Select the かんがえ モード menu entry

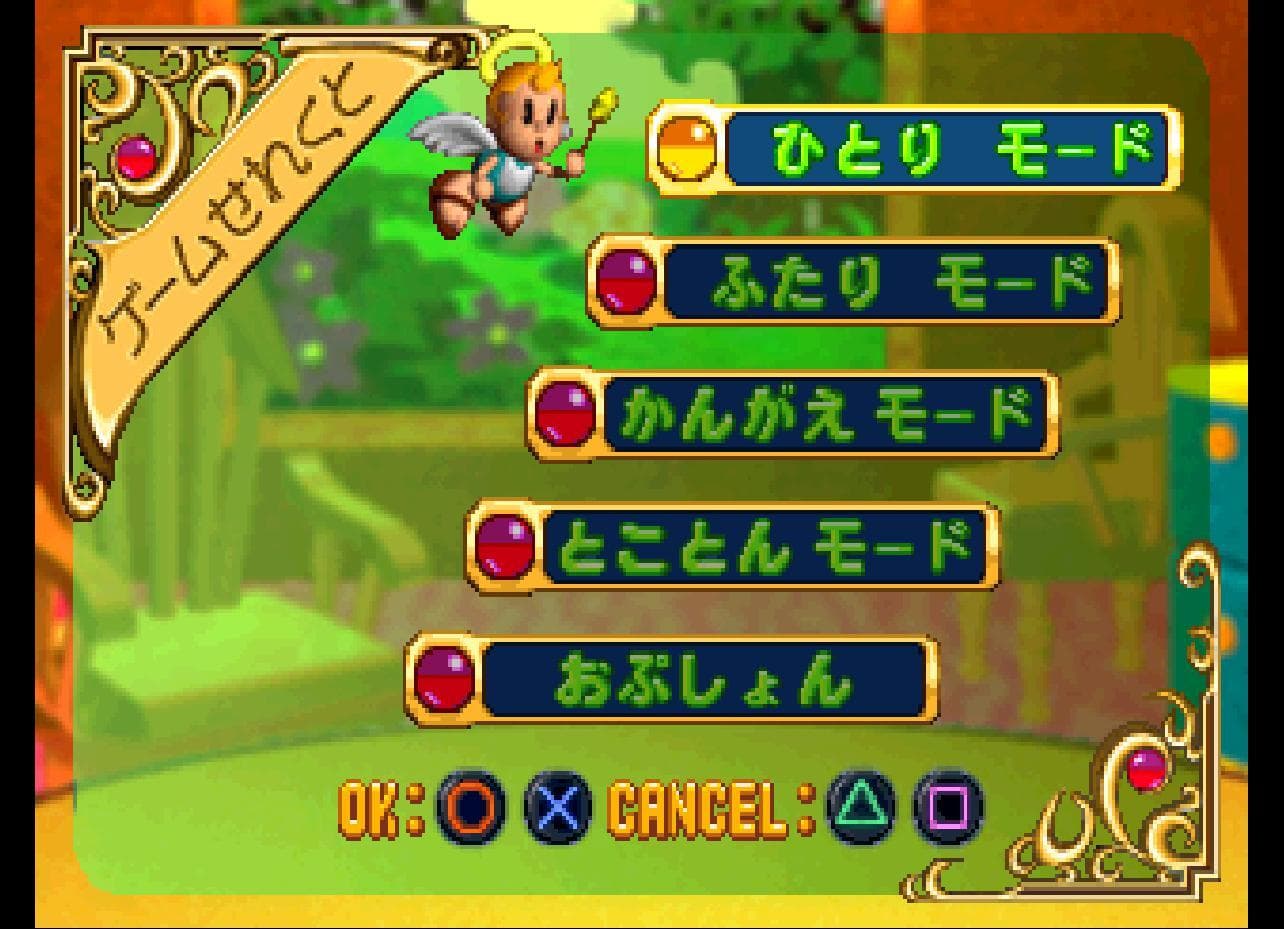(x=830, y=412)
